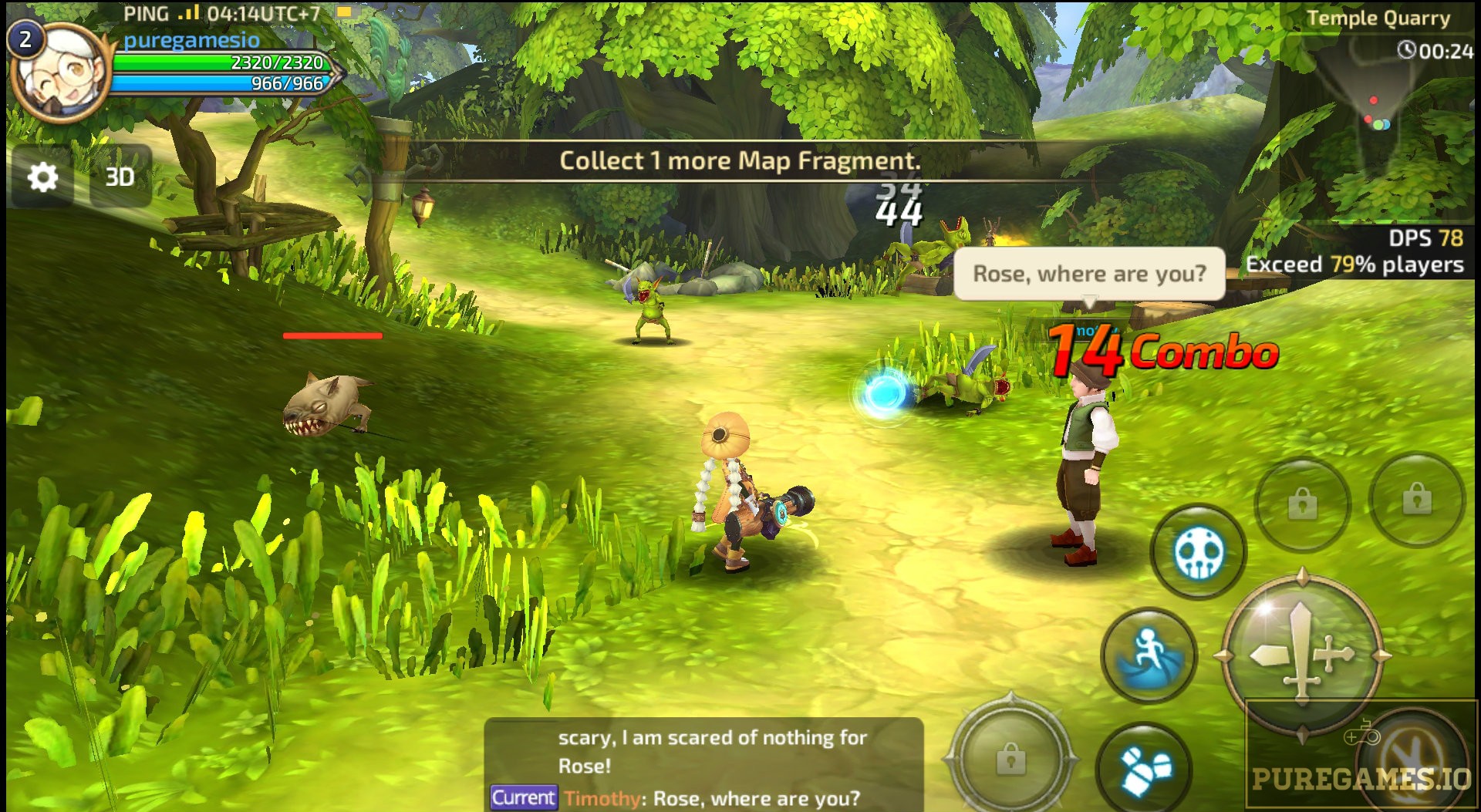Image resolution: width=1481 pixels, height=812 pixels.
Task: Tap the "Rose, where are you?" speech bubble
Action: tap(1088, 274)
